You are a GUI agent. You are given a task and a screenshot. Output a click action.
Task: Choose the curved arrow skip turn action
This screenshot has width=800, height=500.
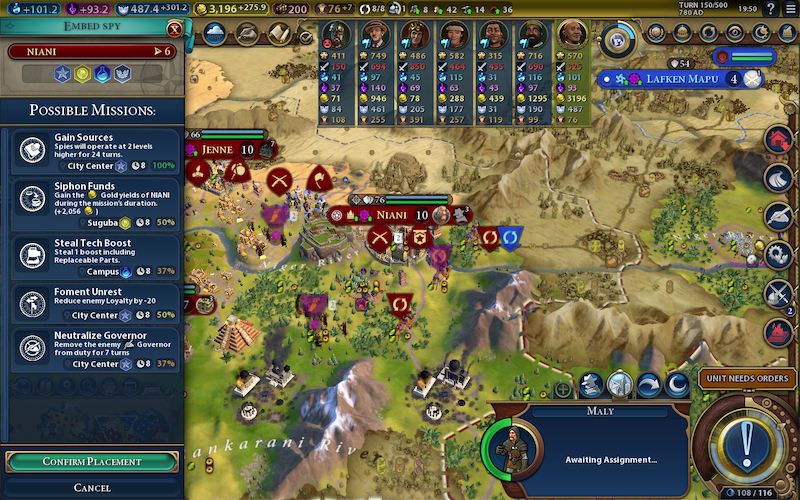(x=649, y=385)
